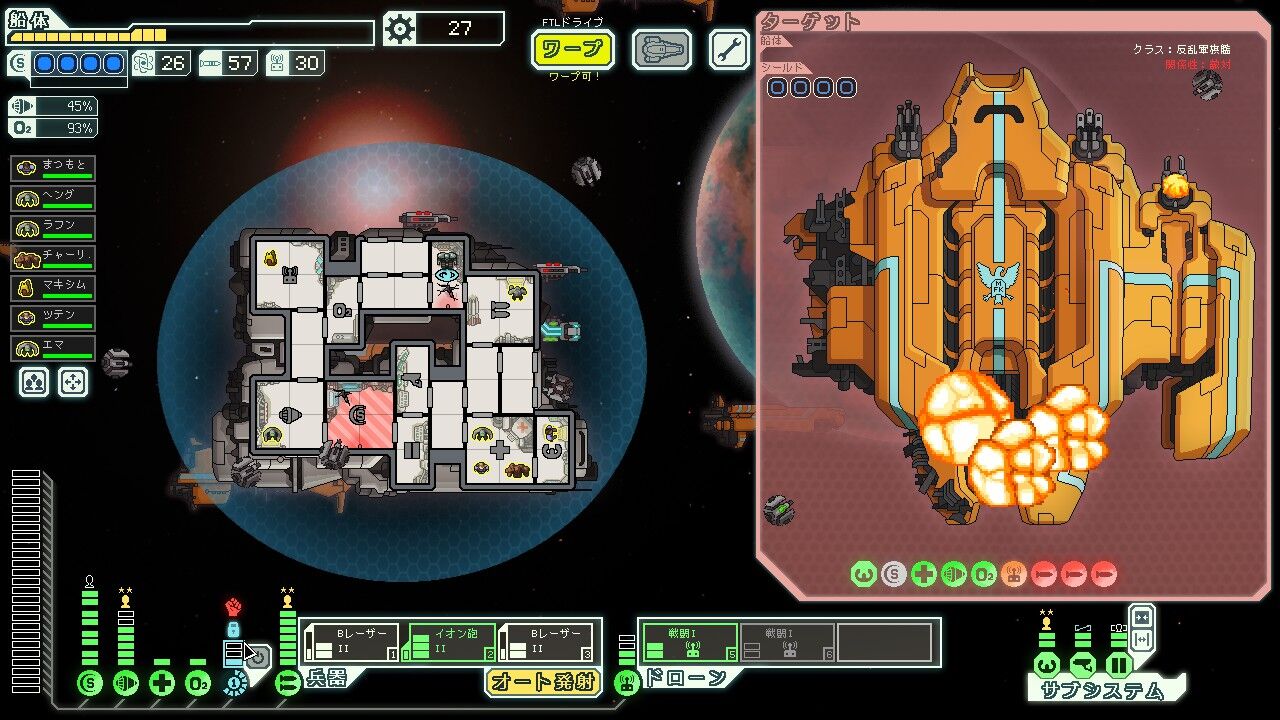This screenshot has height=720, width=1280.
Task: Select crew member チャーリ
Action: [x=53, y=257]
